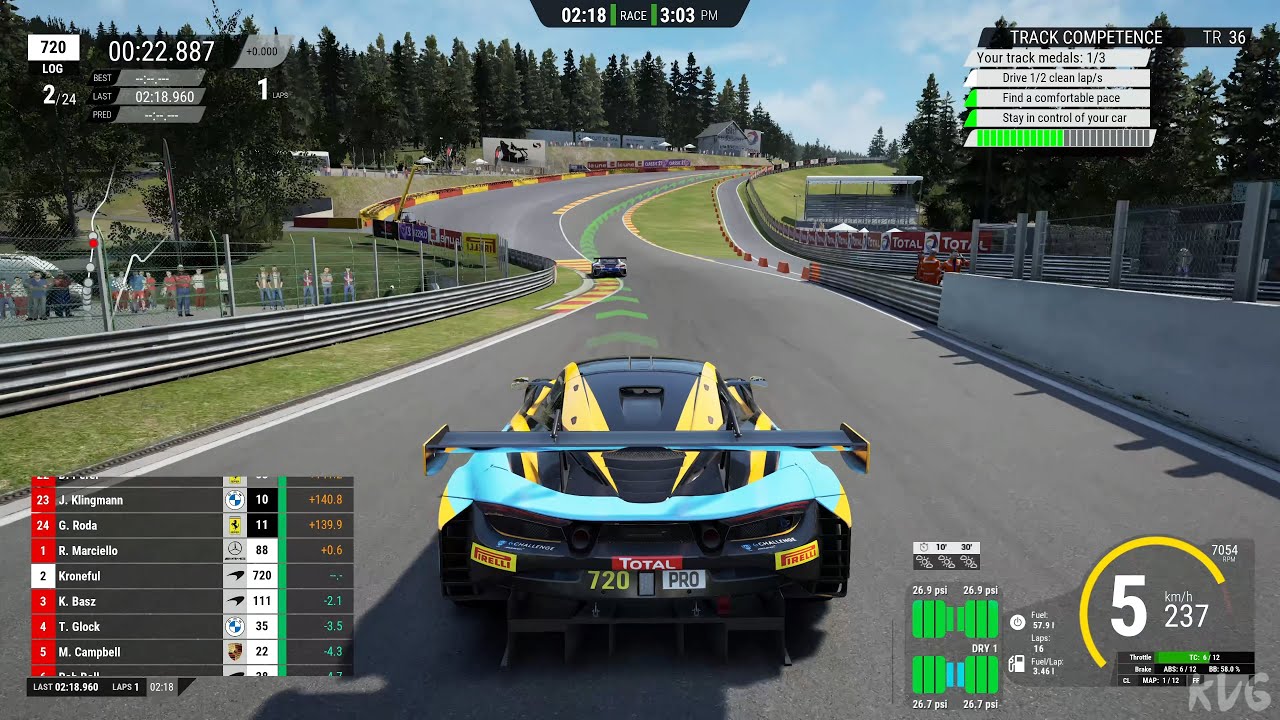Toggle the ABS 6/12 setting display
Viewport: 1280px width, 720px height.
pyautogui.click(x=1180, y=669)
